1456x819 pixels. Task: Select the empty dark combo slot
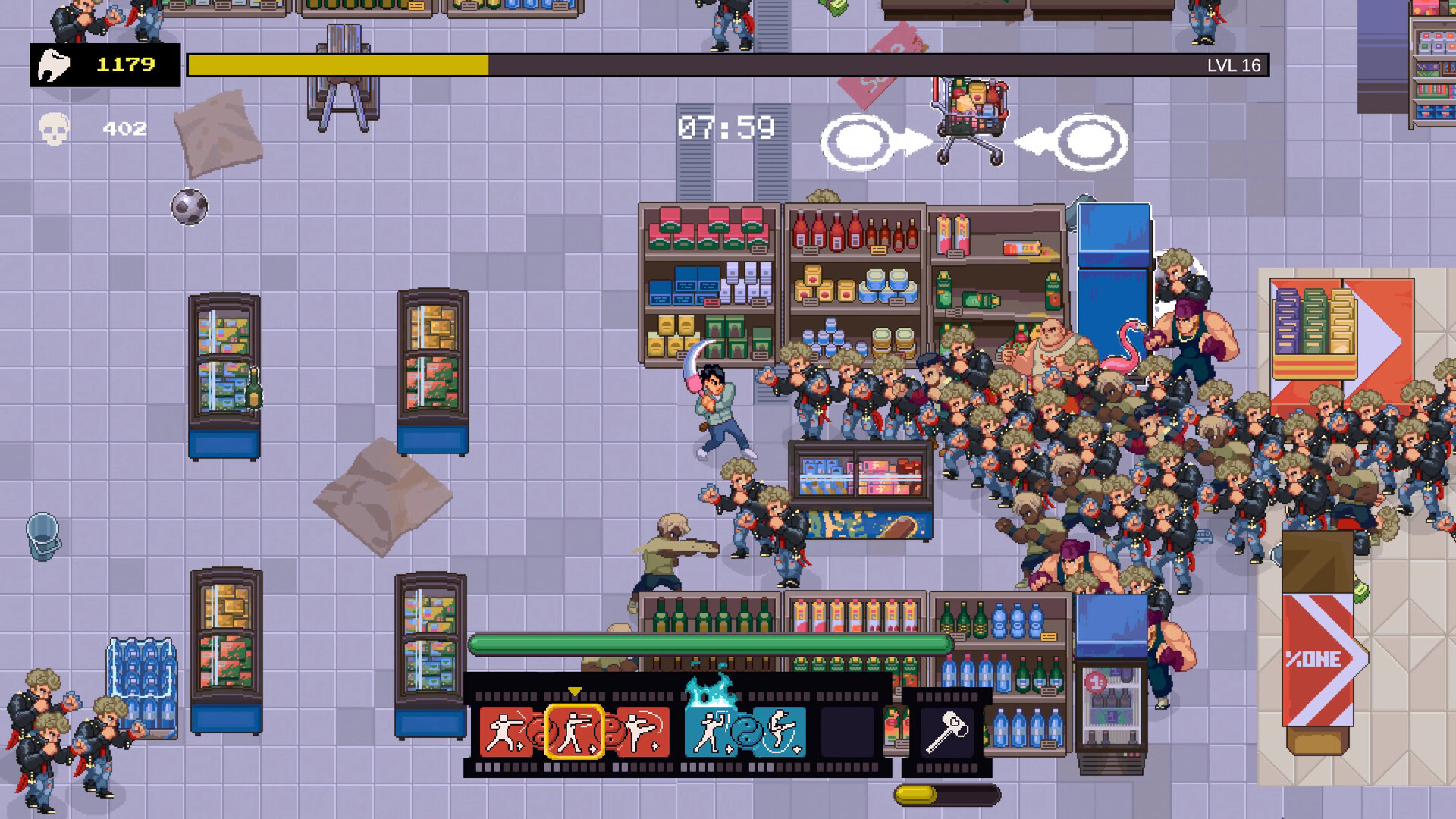(847, 733)
